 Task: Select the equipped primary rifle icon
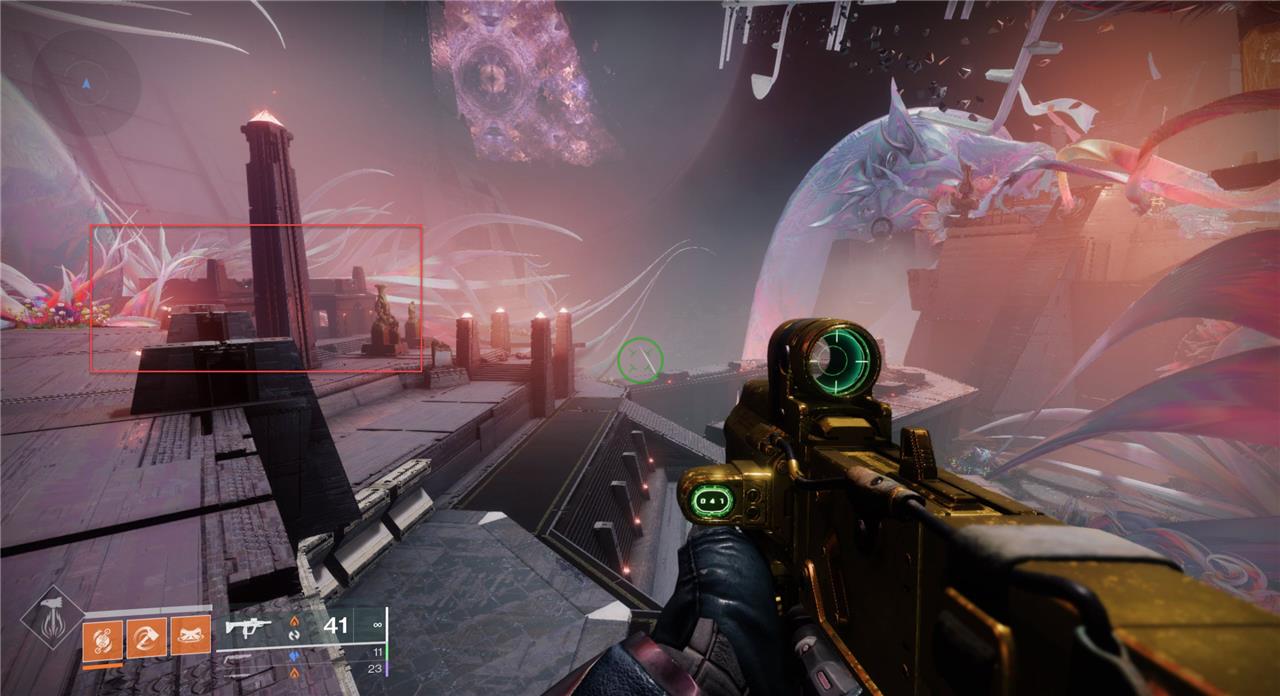248,628
